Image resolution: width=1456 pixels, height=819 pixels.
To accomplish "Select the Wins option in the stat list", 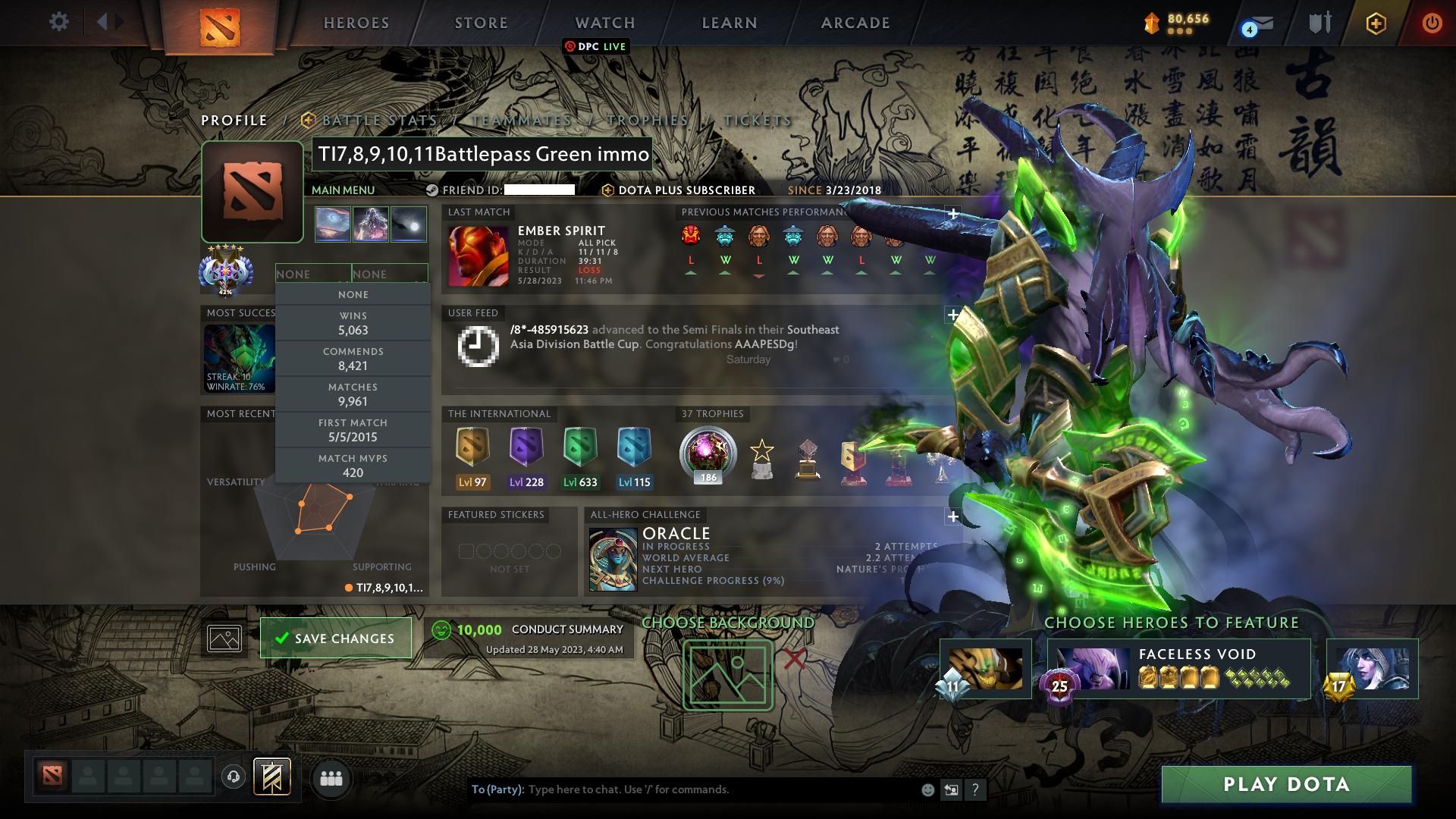I will [x=353, y=322].
